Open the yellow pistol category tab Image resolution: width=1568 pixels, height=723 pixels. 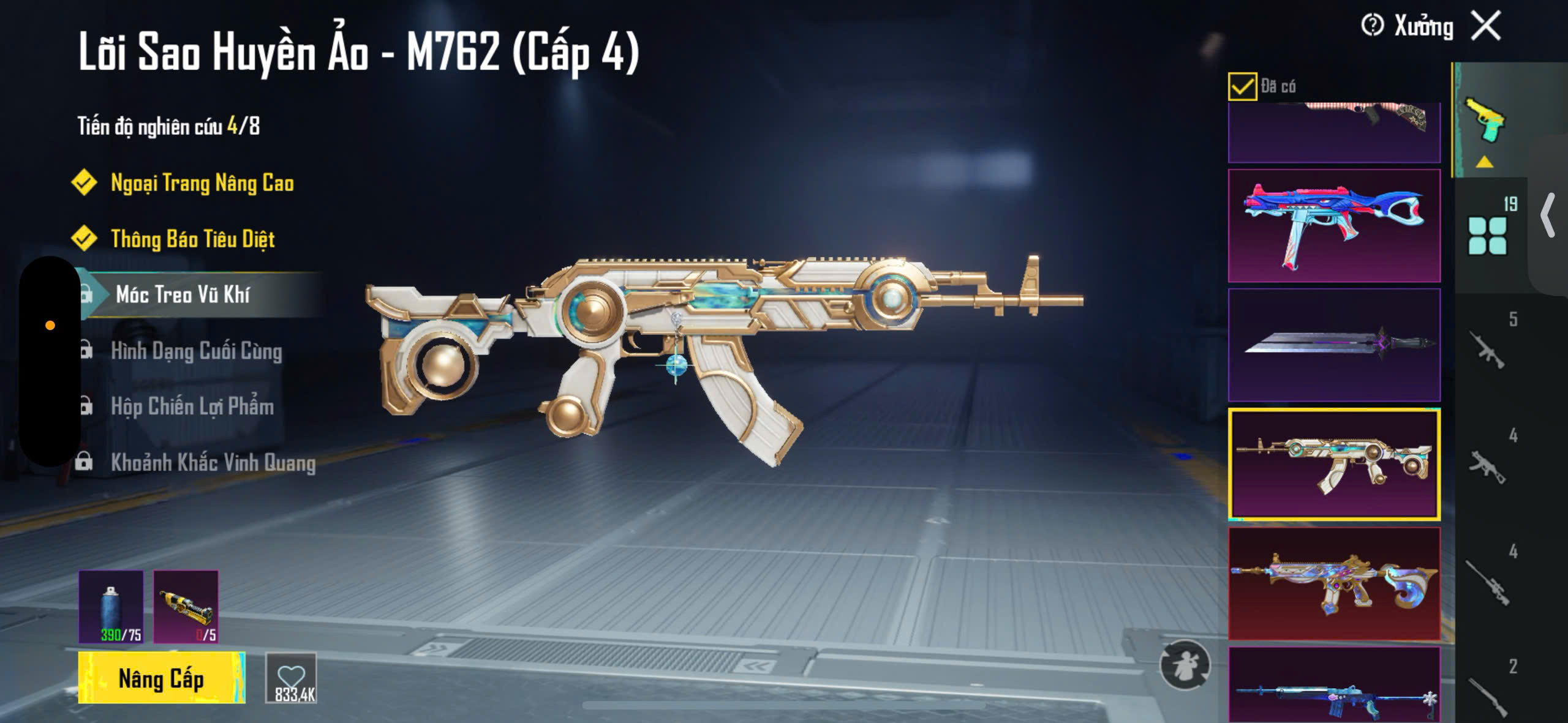1485,120
